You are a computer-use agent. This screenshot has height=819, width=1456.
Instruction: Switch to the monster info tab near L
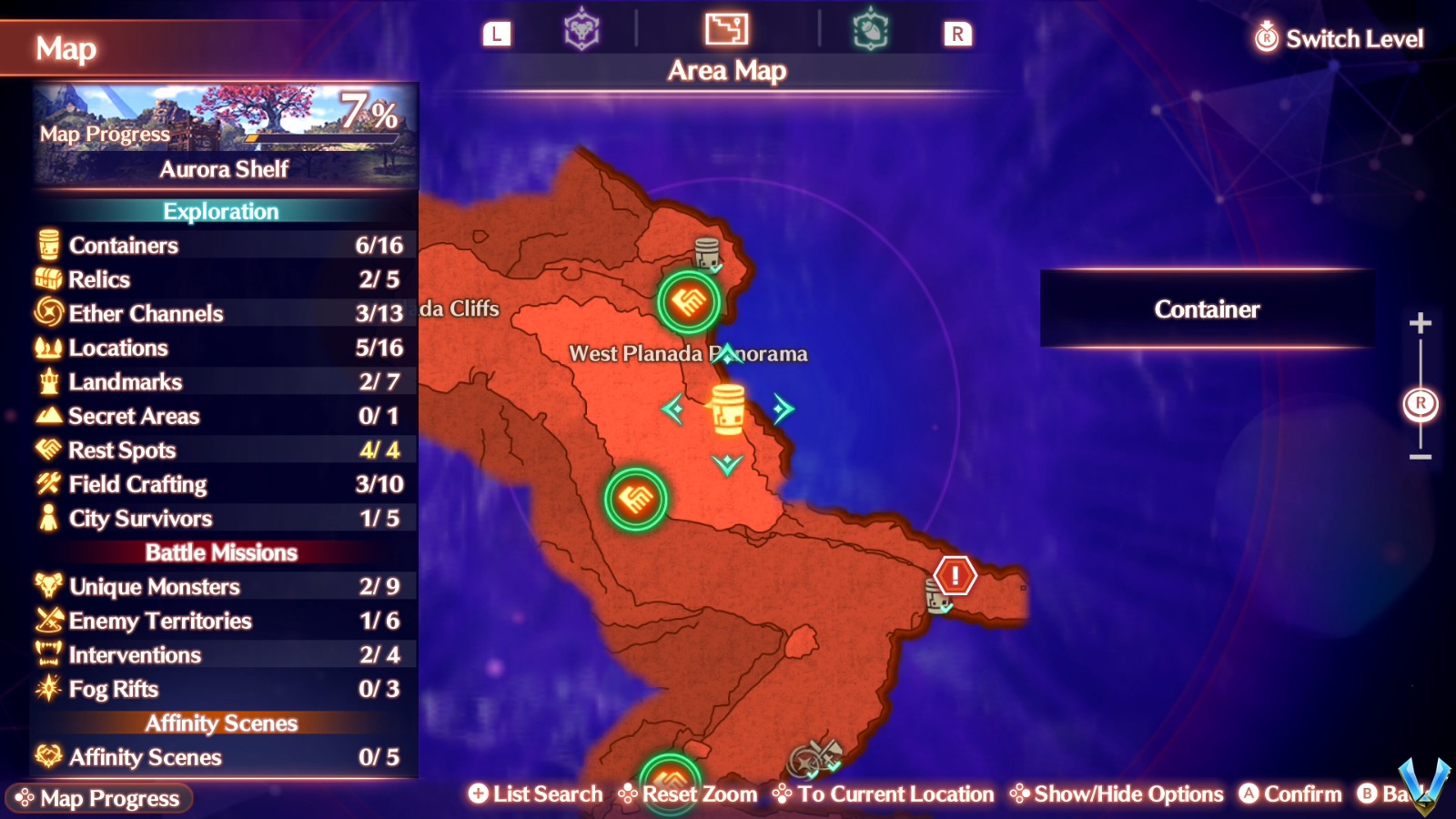pyautogui.click(x=580, y=29)
